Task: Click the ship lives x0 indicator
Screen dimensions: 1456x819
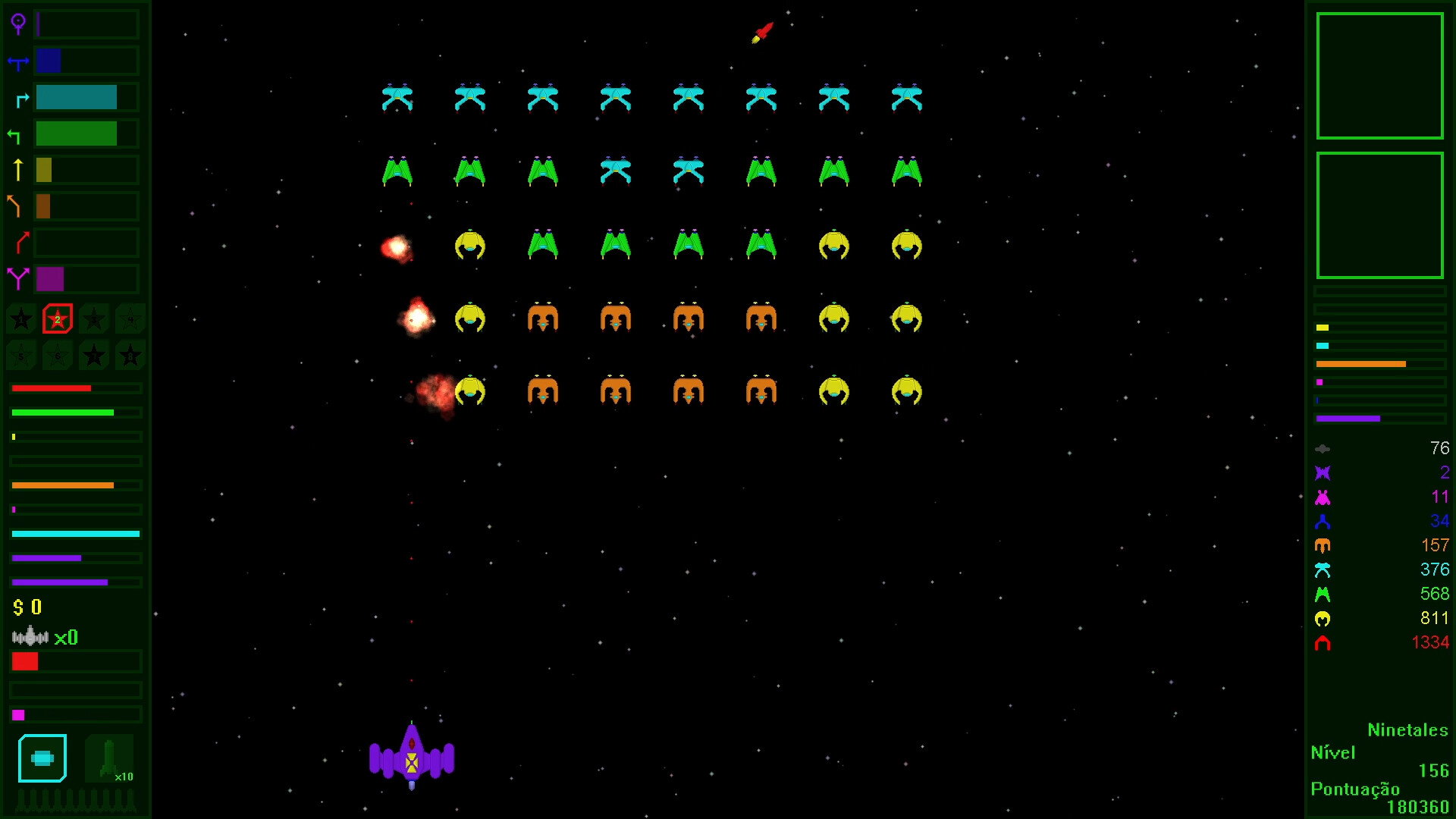Action: (43, 638)
